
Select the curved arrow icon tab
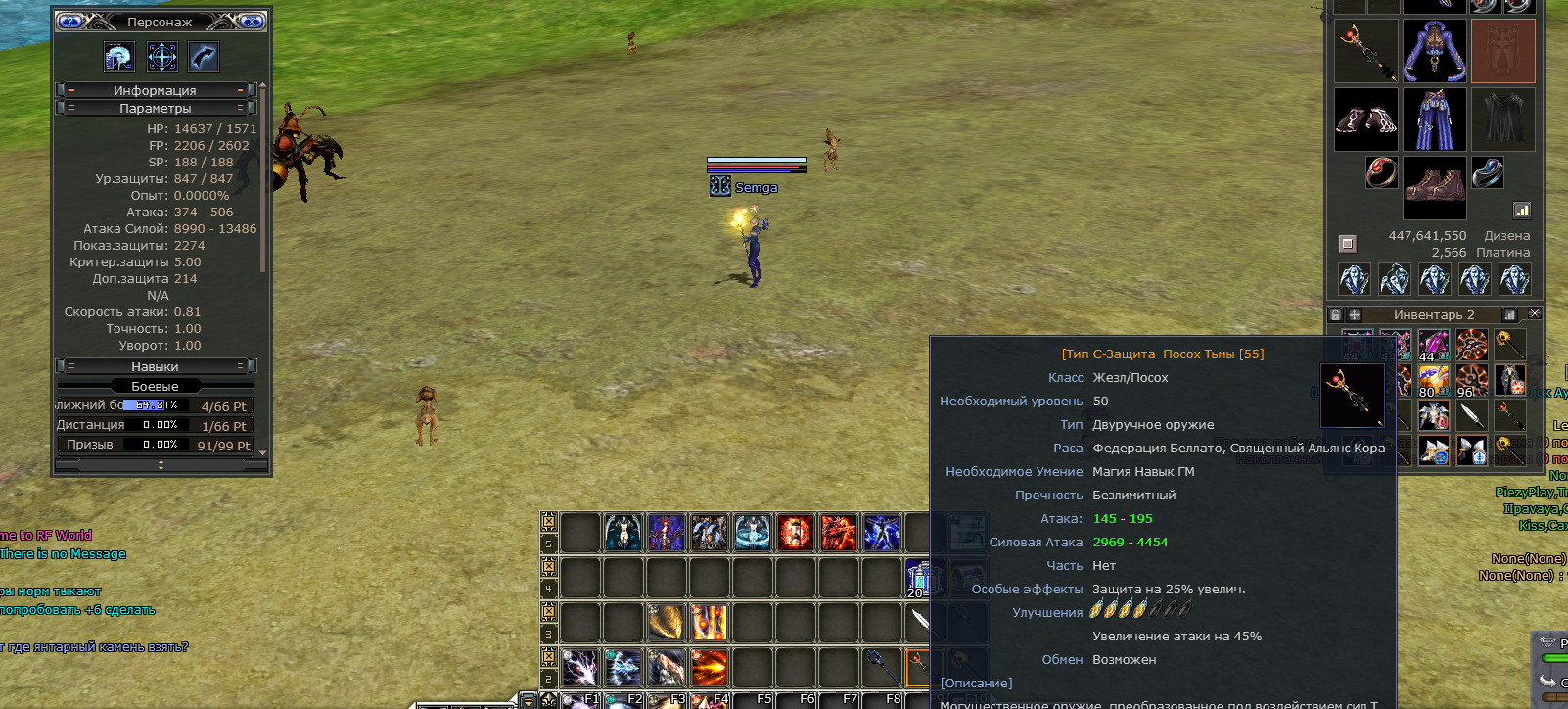click(x=204, y=57)
